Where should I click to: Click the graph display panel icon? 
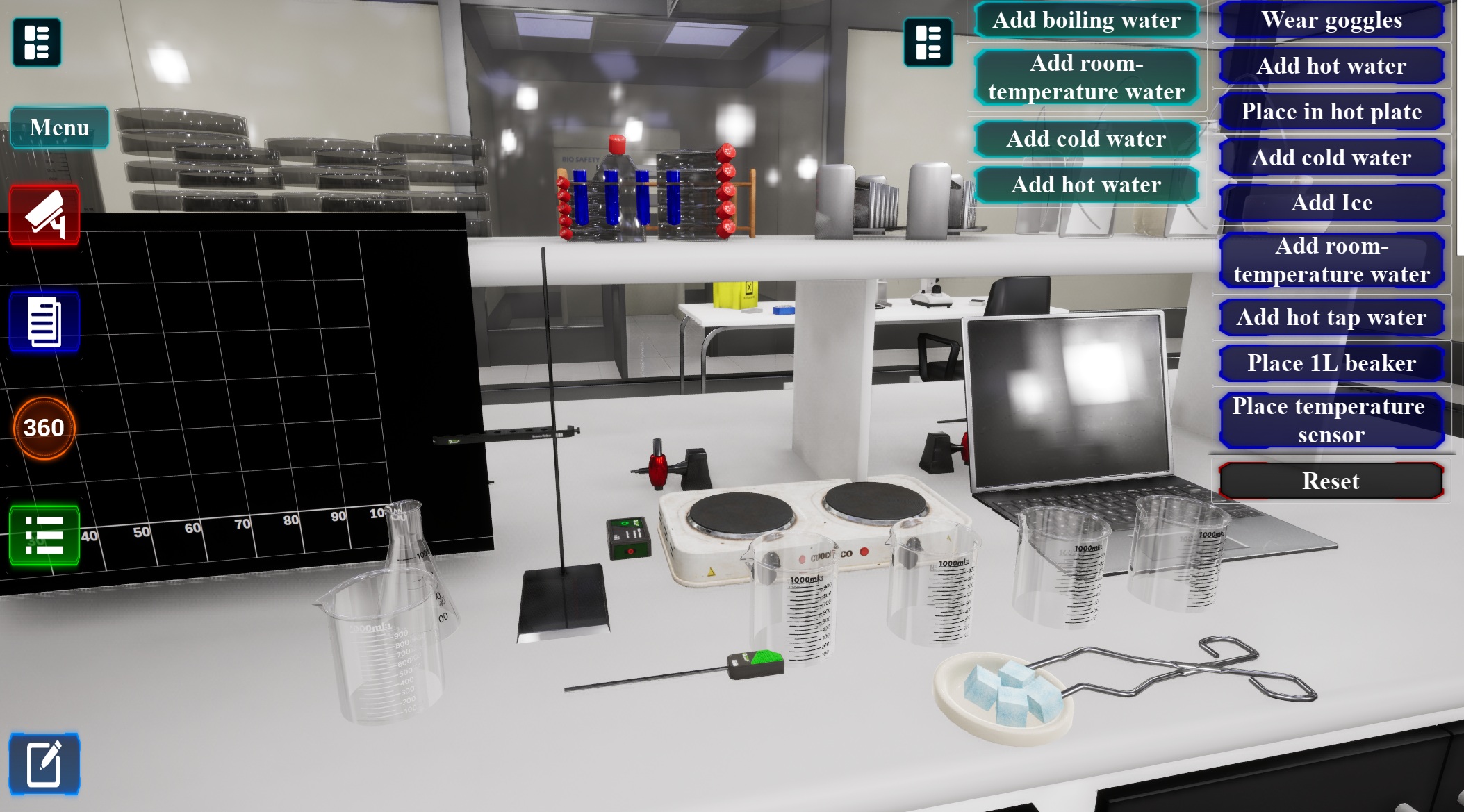pos(36,43)
